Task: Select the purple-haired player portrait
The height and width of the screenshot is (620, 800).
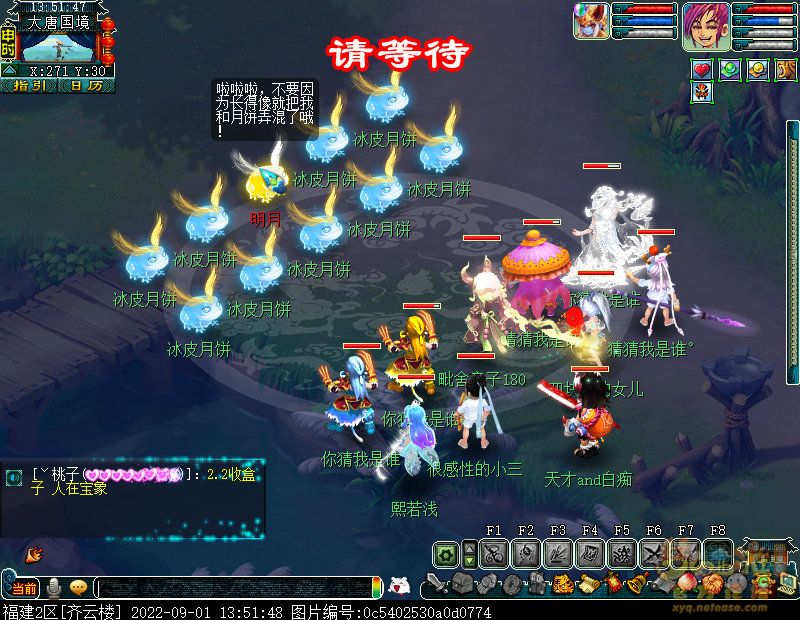Action: [706, 25]
